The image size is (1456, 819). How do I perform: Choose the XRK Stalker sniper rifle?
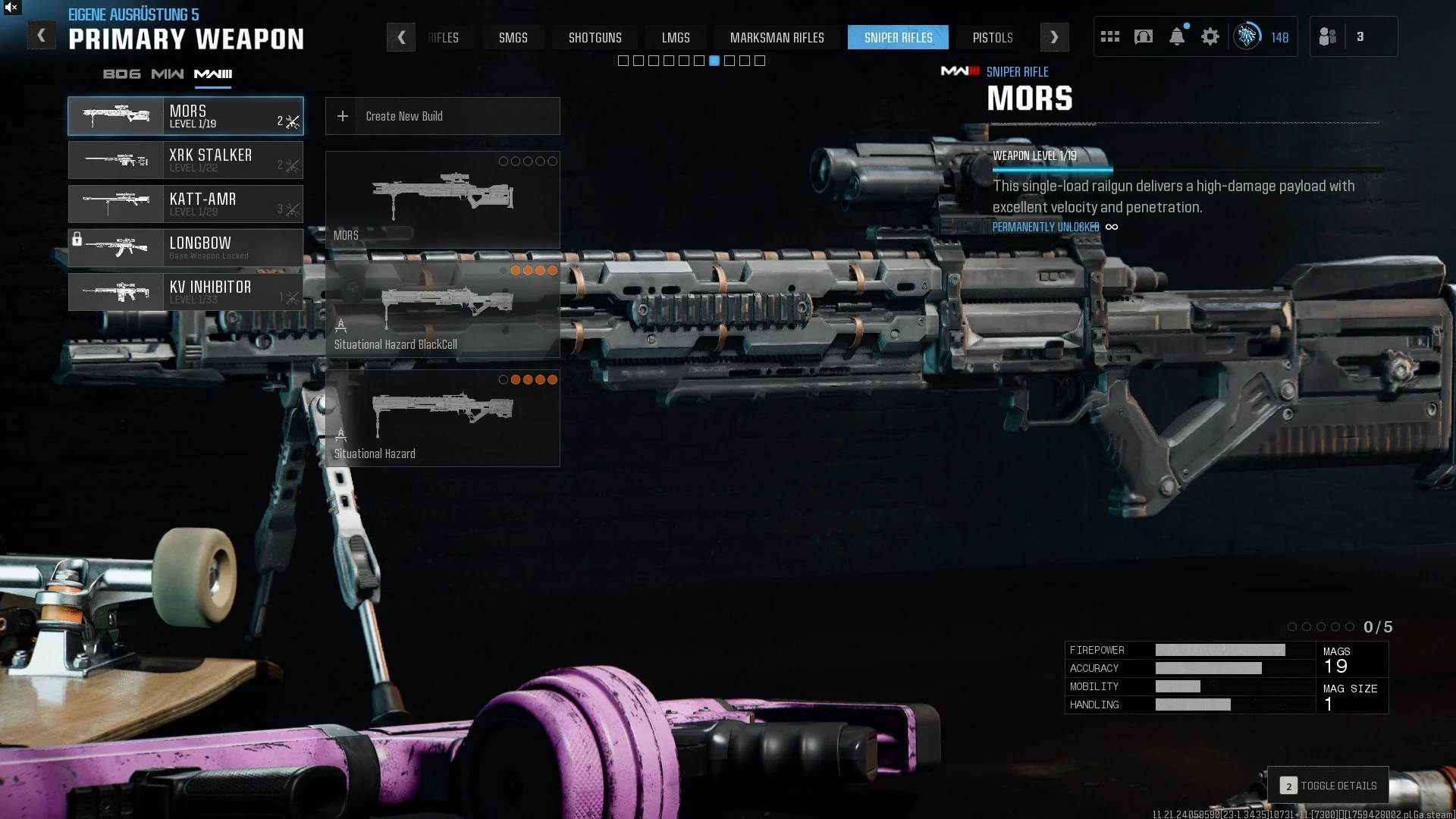coord(186,160)
